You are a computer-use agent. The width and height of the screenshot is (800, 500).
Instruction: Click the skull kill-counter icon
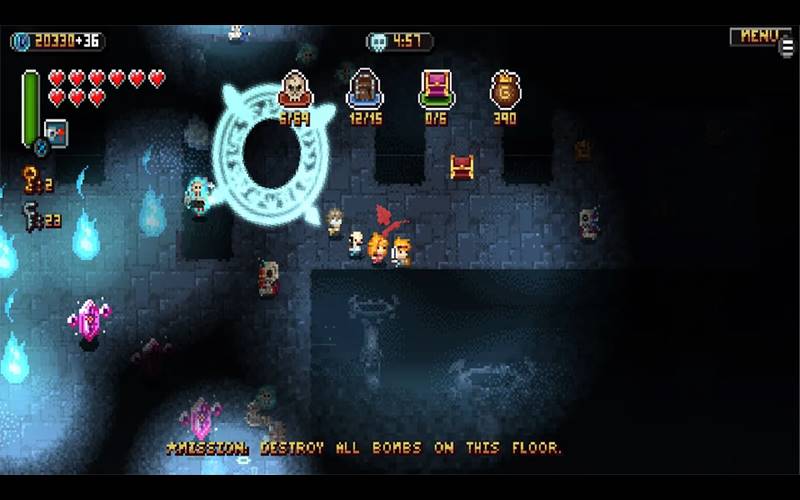tap(295, 88)
